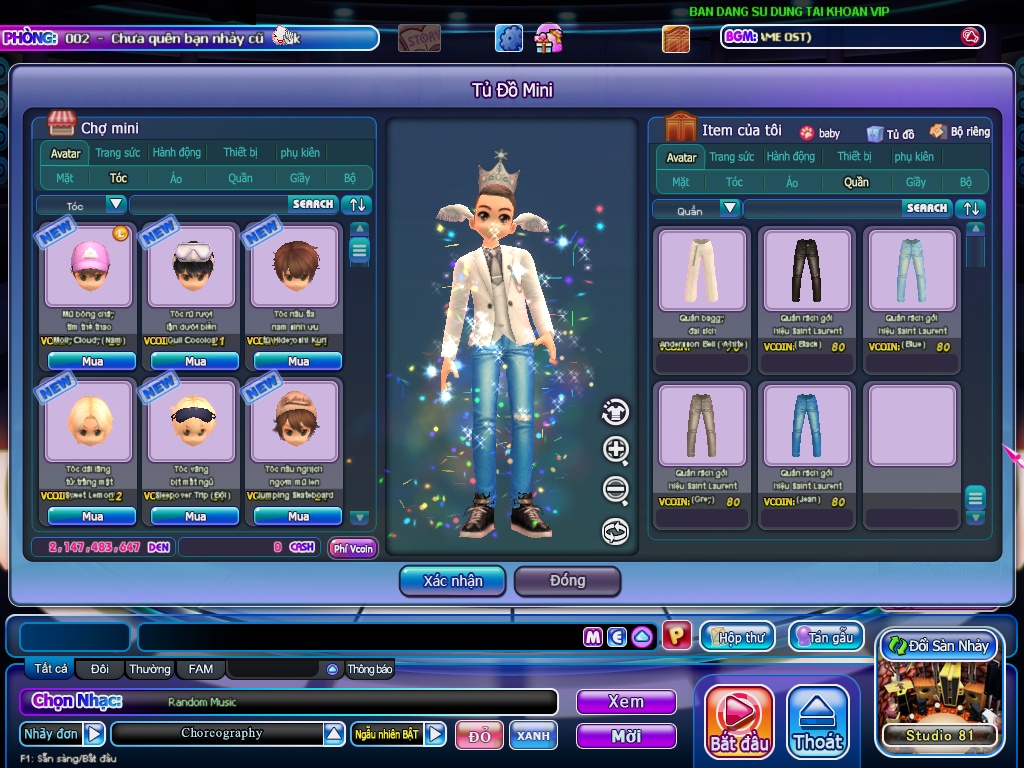Open the baby items section
This screenshot has width=1024, height=768.
[820, 133]
